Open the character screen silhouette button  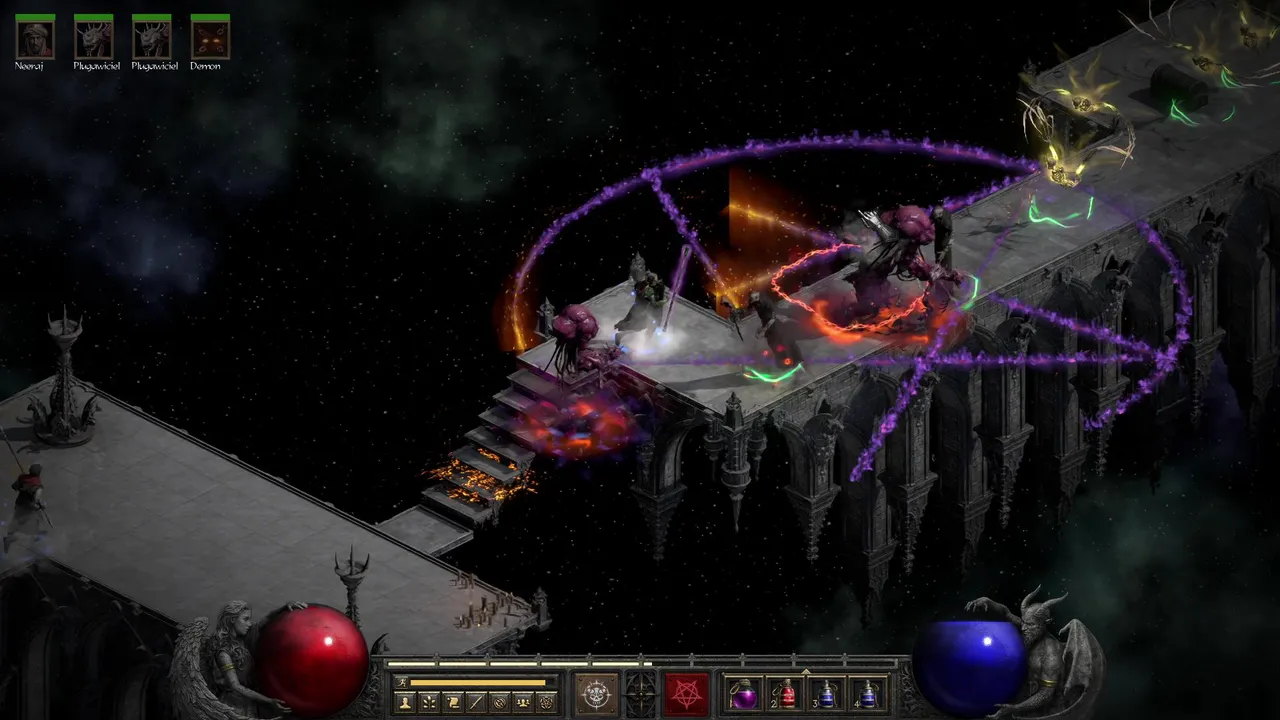(x=405, y=703)
